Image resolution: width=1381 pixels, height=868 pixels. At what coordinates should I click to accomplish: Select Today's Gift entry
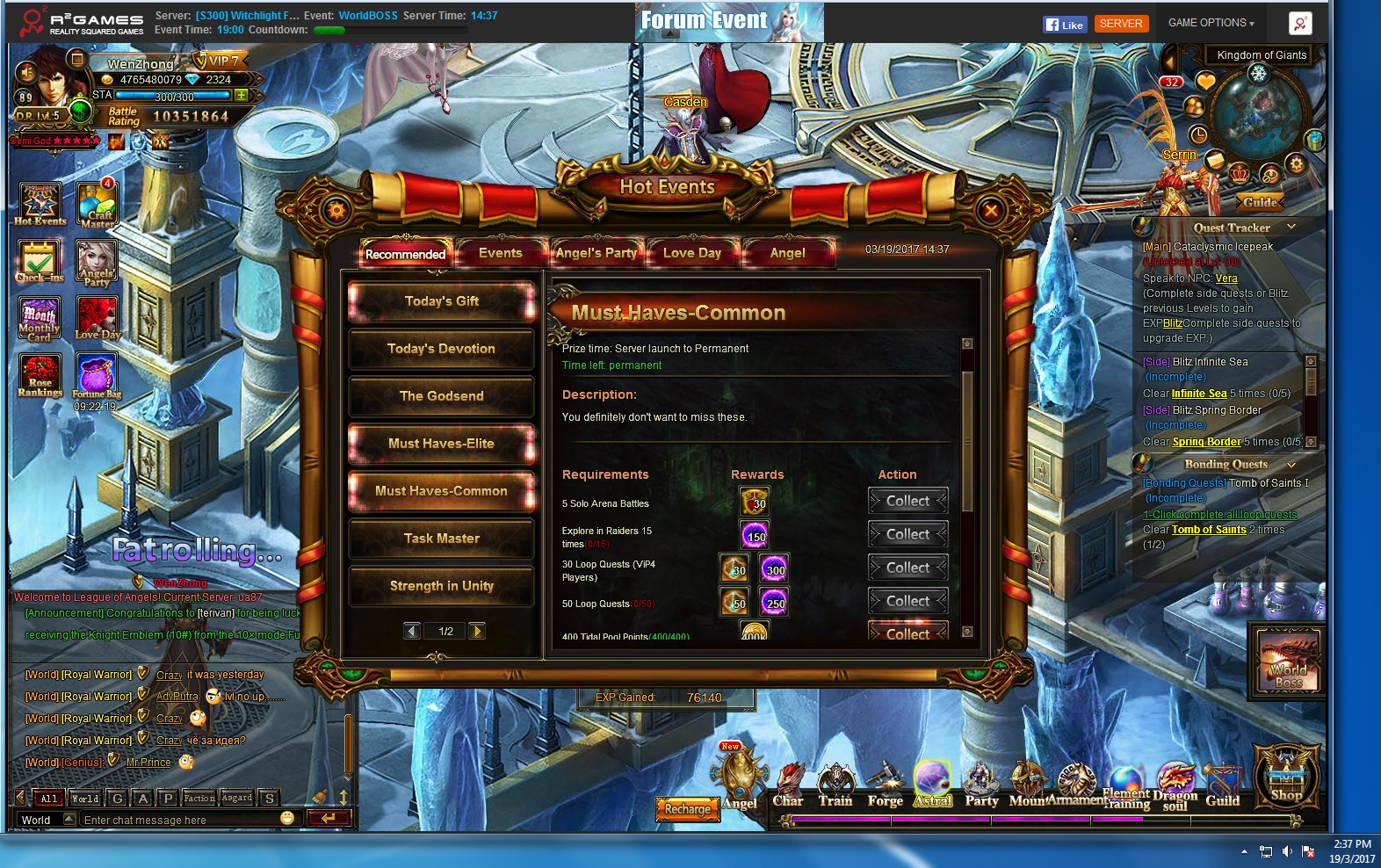click(x=442, y=301)
